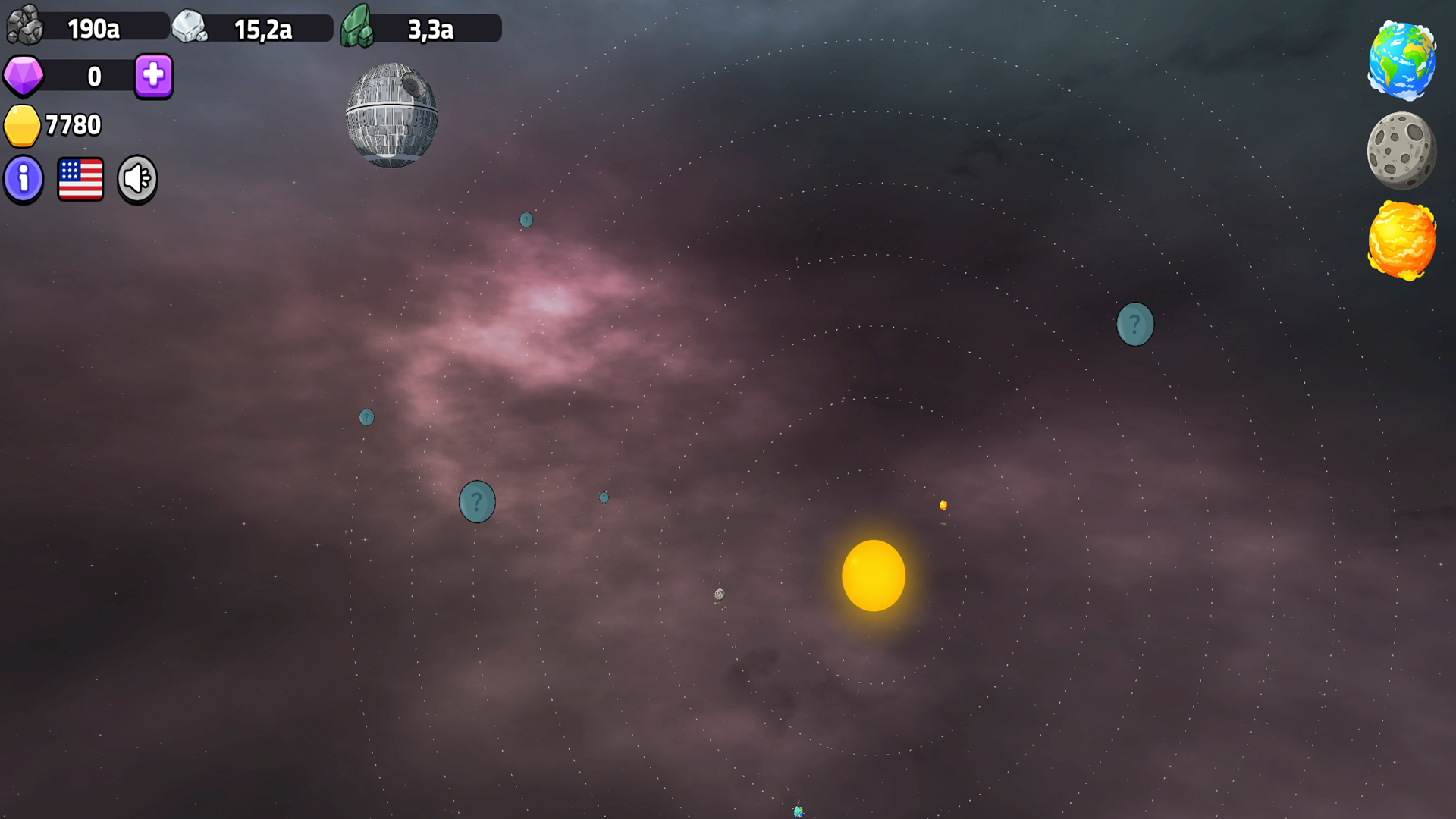Open the game info panel
The height and width of the screenshot is (819, 1456).
[x=24, y=179]
